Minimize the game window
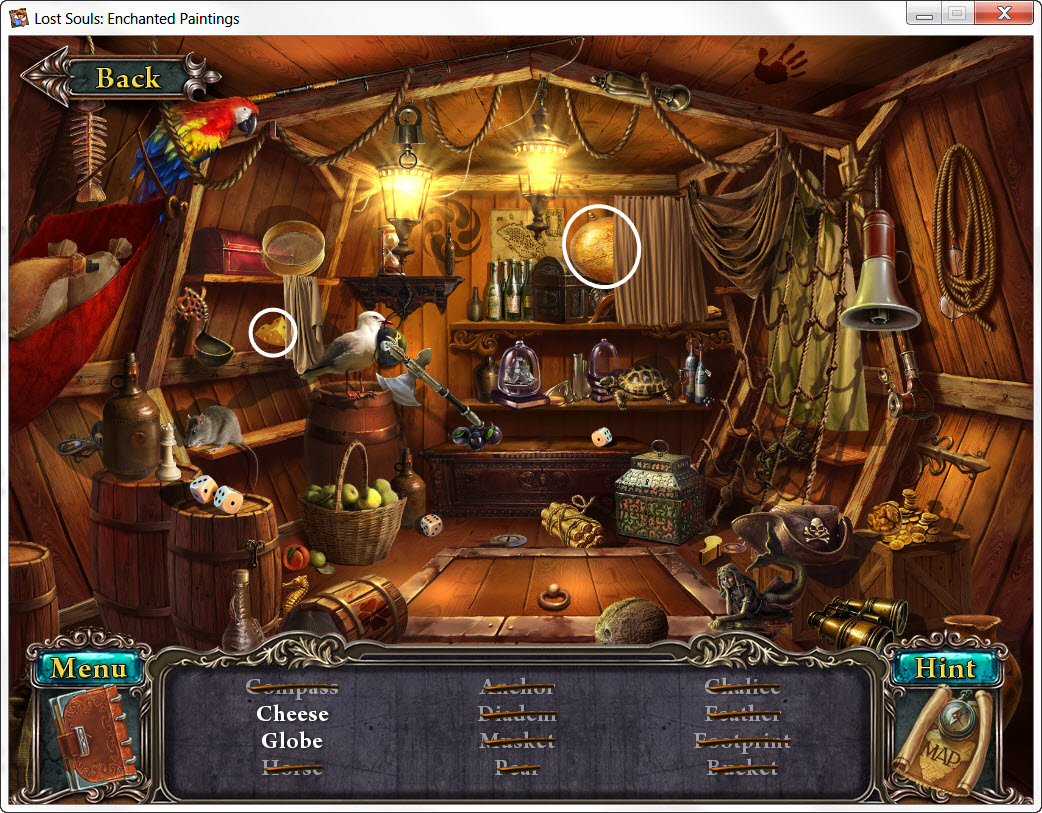The image size is (1042, 813). click(925, 14)
